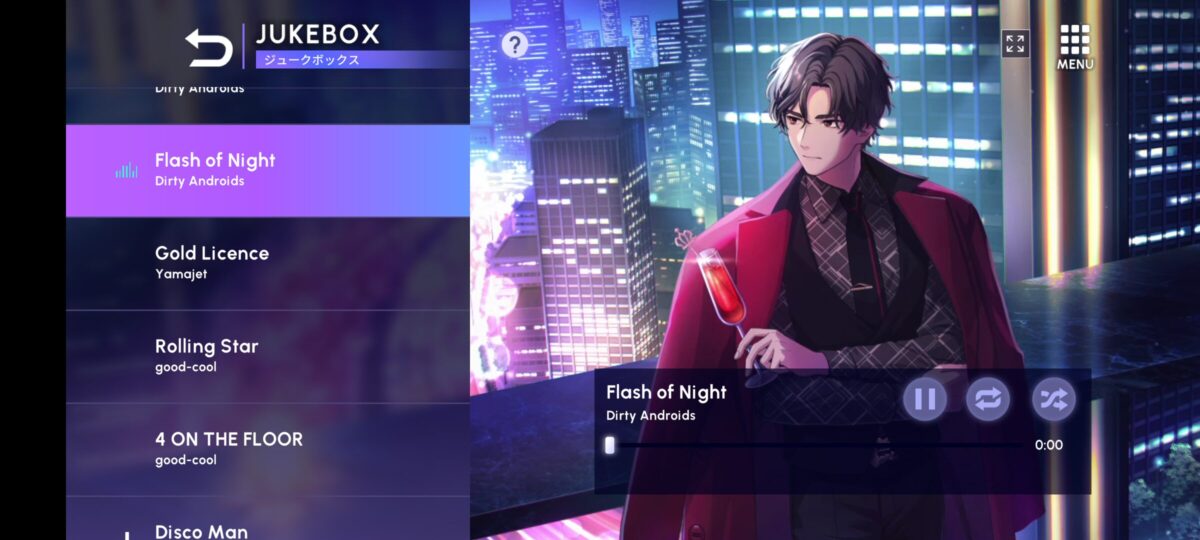Screen dimensions: 1200x540
Task: Toggle fullscreen view with the expand icon
Action: pyautogui.click(x=1015, y=43)
